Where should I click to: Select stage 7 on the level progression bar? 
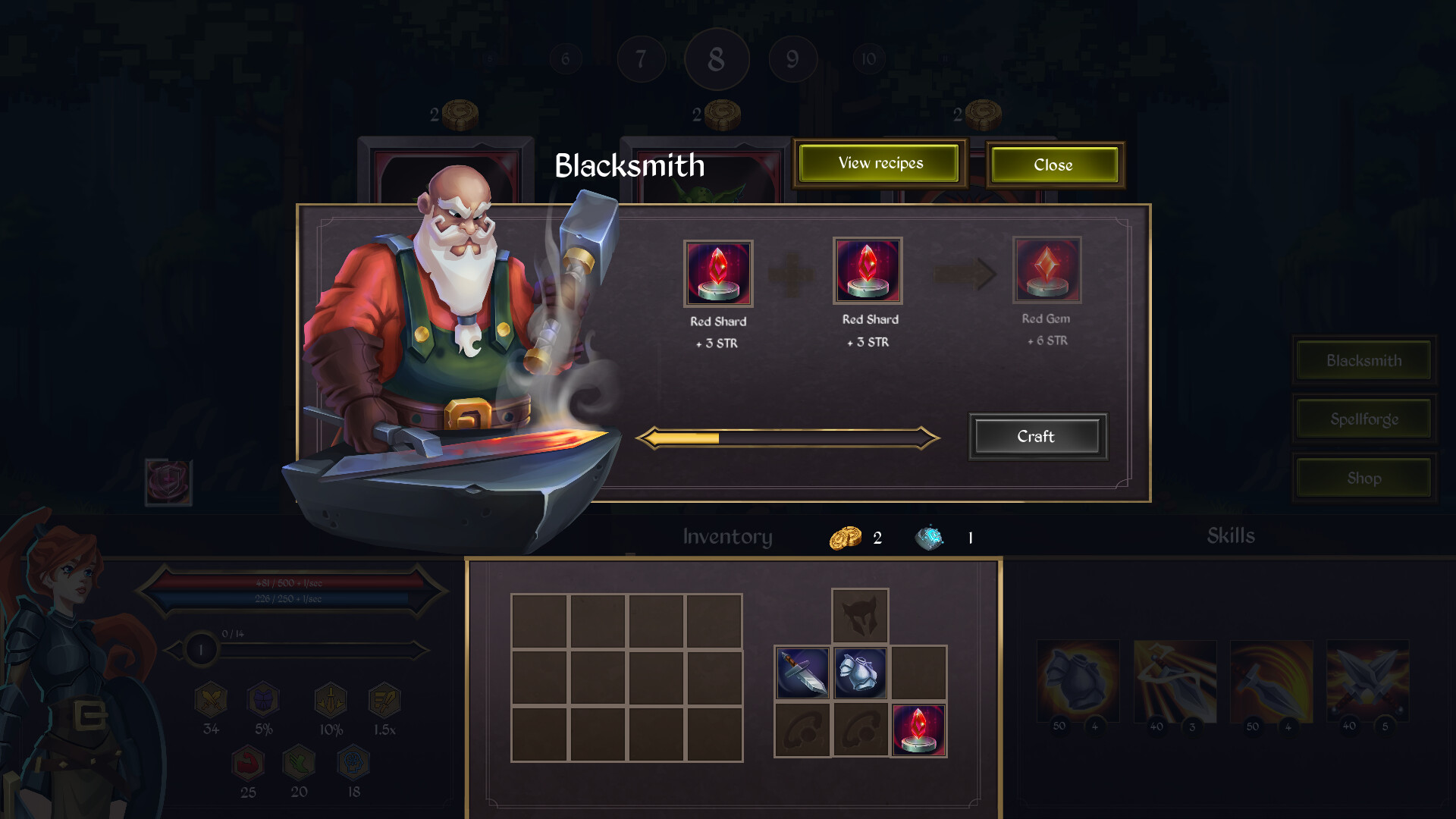[x=641, y=59]
